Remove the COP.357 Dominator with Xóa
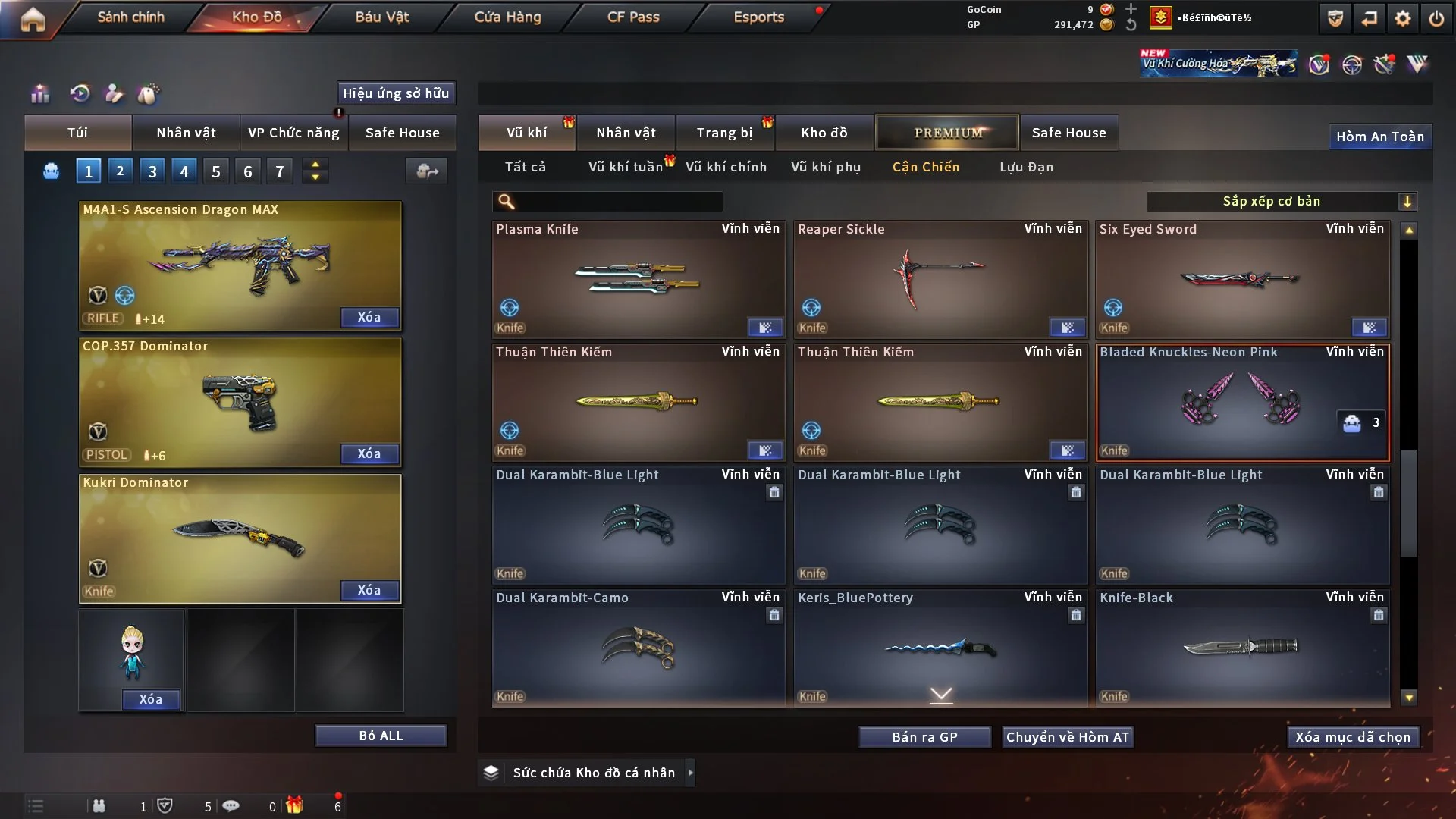 pyautogui.click(x=369, y=453)
